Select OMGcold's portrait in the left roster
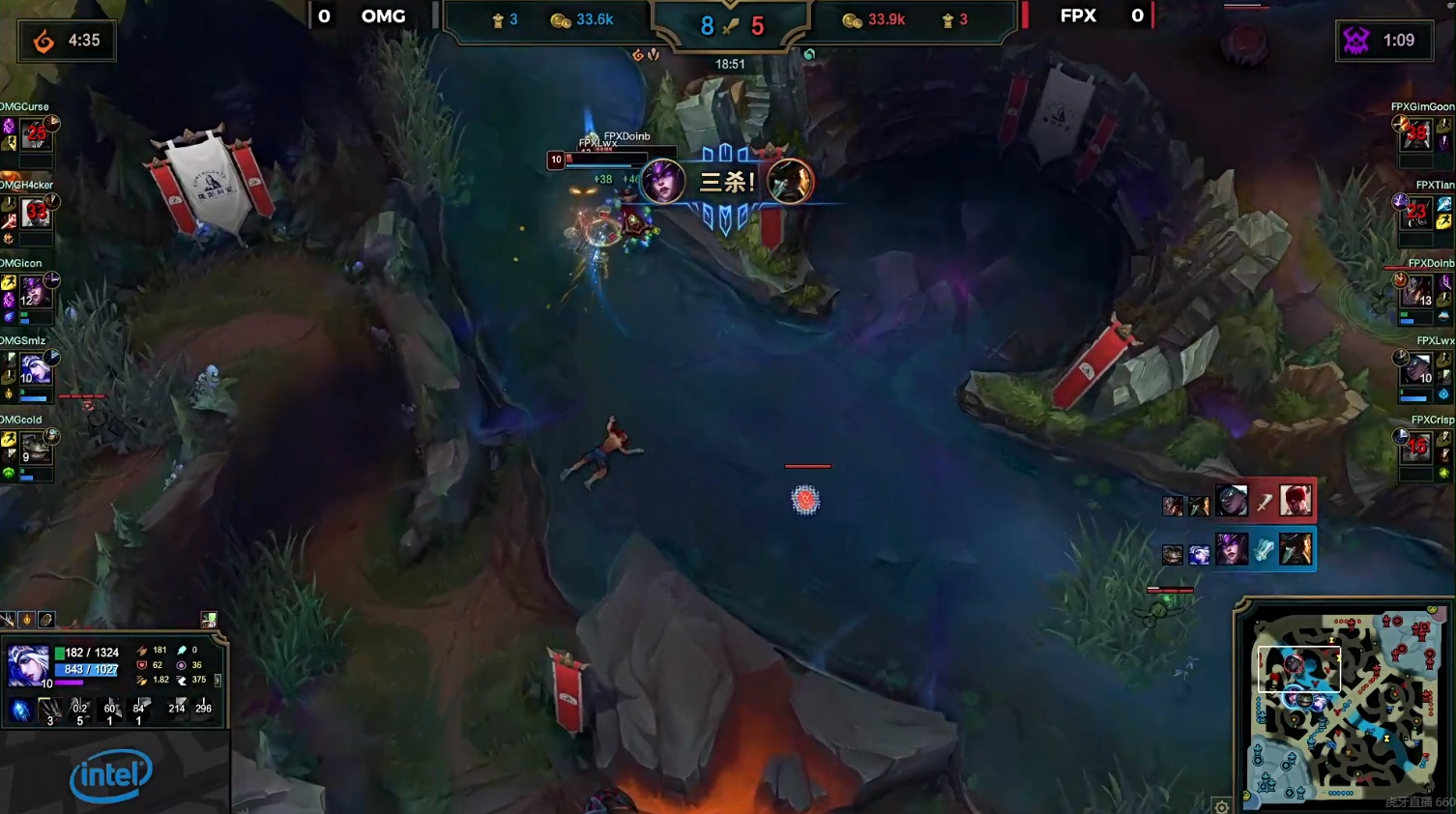1456x814 pixels. (37, 448)
